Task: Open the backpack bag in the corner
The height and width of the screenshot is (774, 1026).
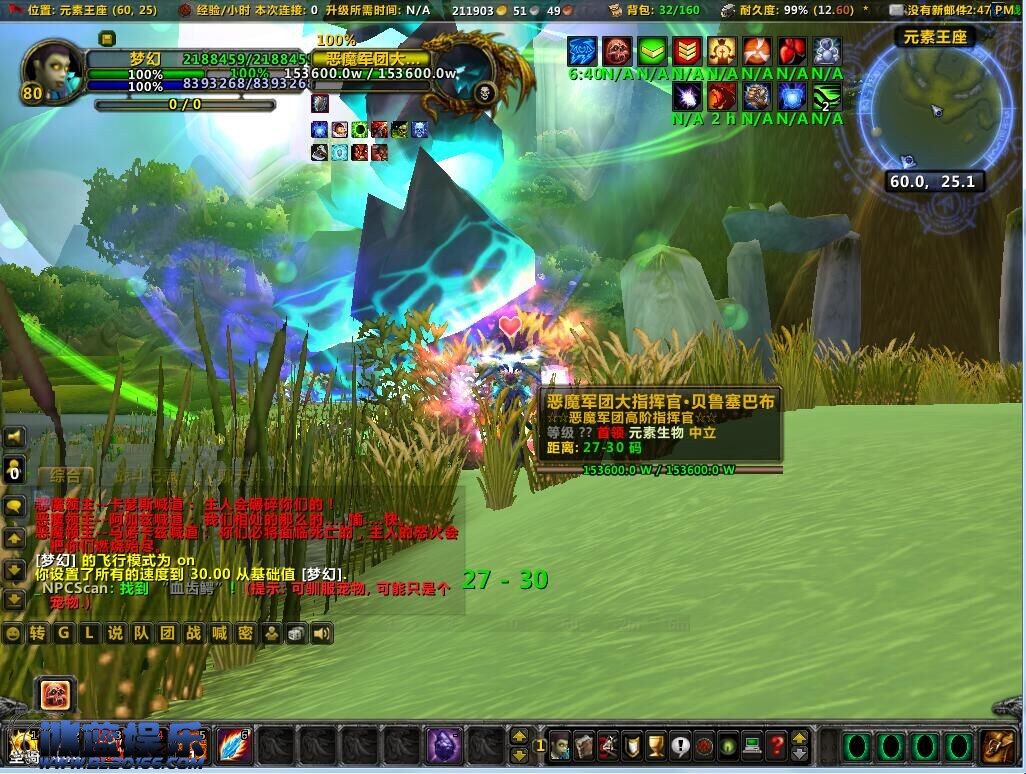Action: coord(998,746)
